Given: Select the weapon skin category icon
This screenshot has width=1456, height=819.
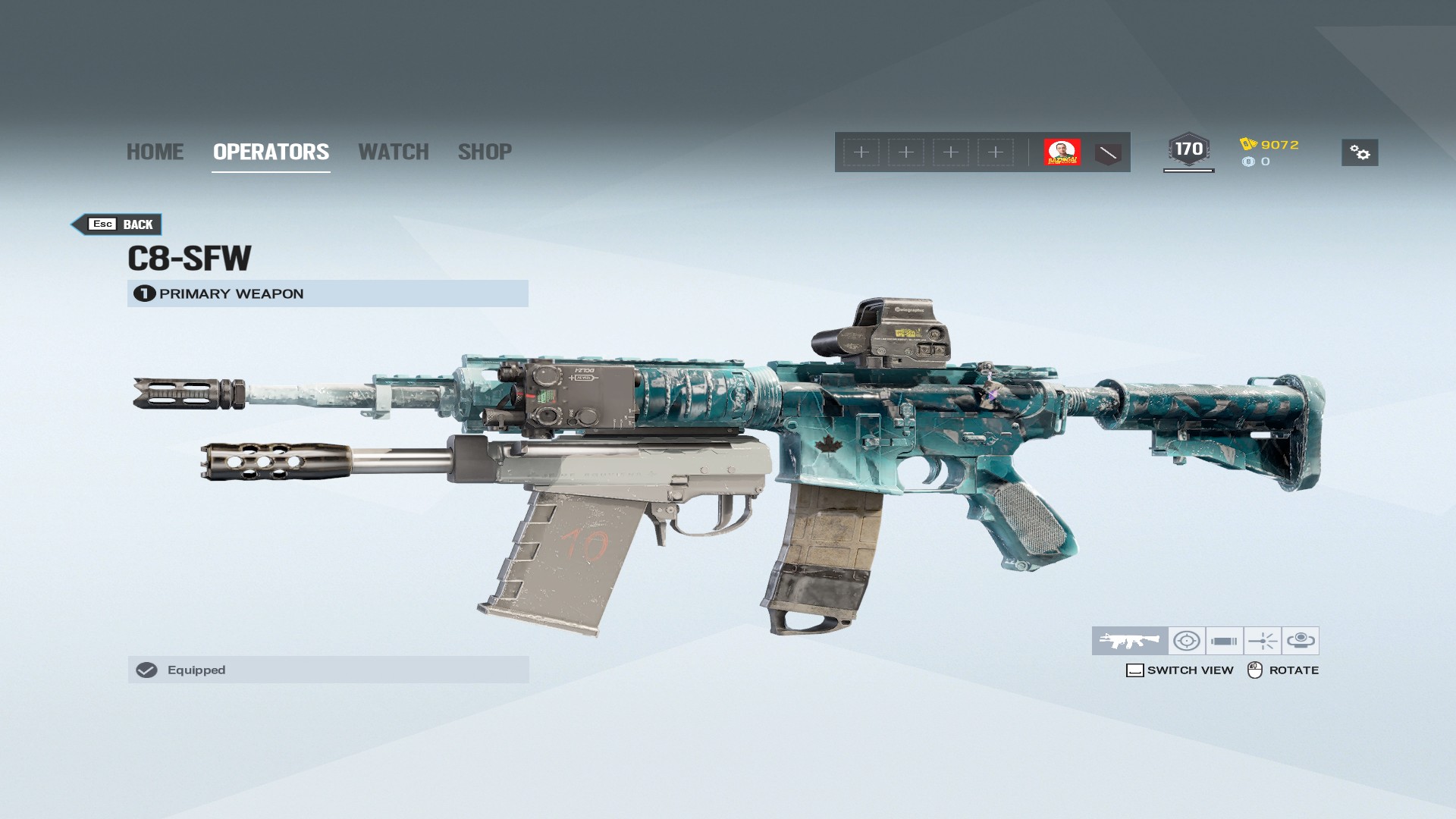Looking at the screenshot, I should tap(1128, 641).
